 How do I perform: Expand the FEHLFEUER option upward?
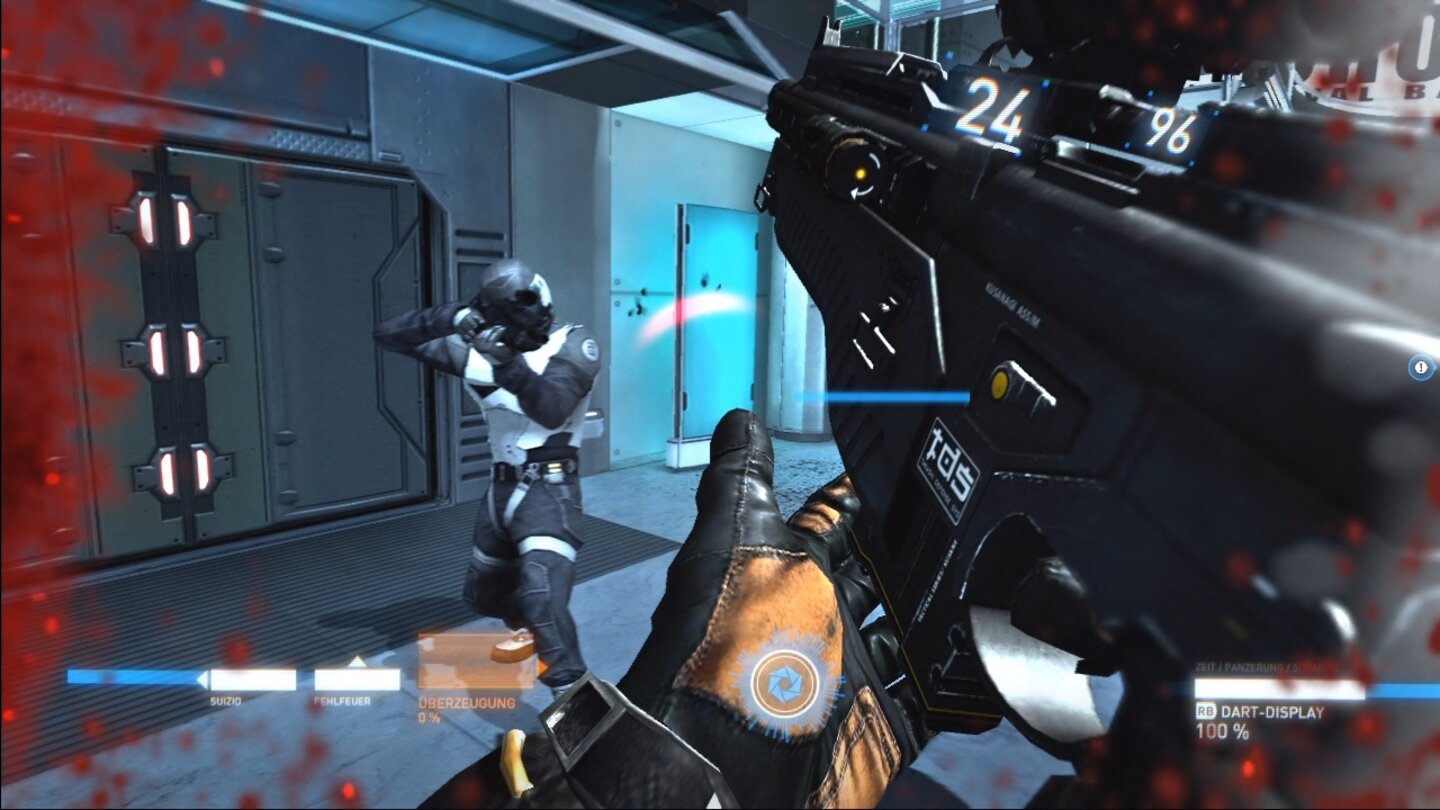pos(358,659)
